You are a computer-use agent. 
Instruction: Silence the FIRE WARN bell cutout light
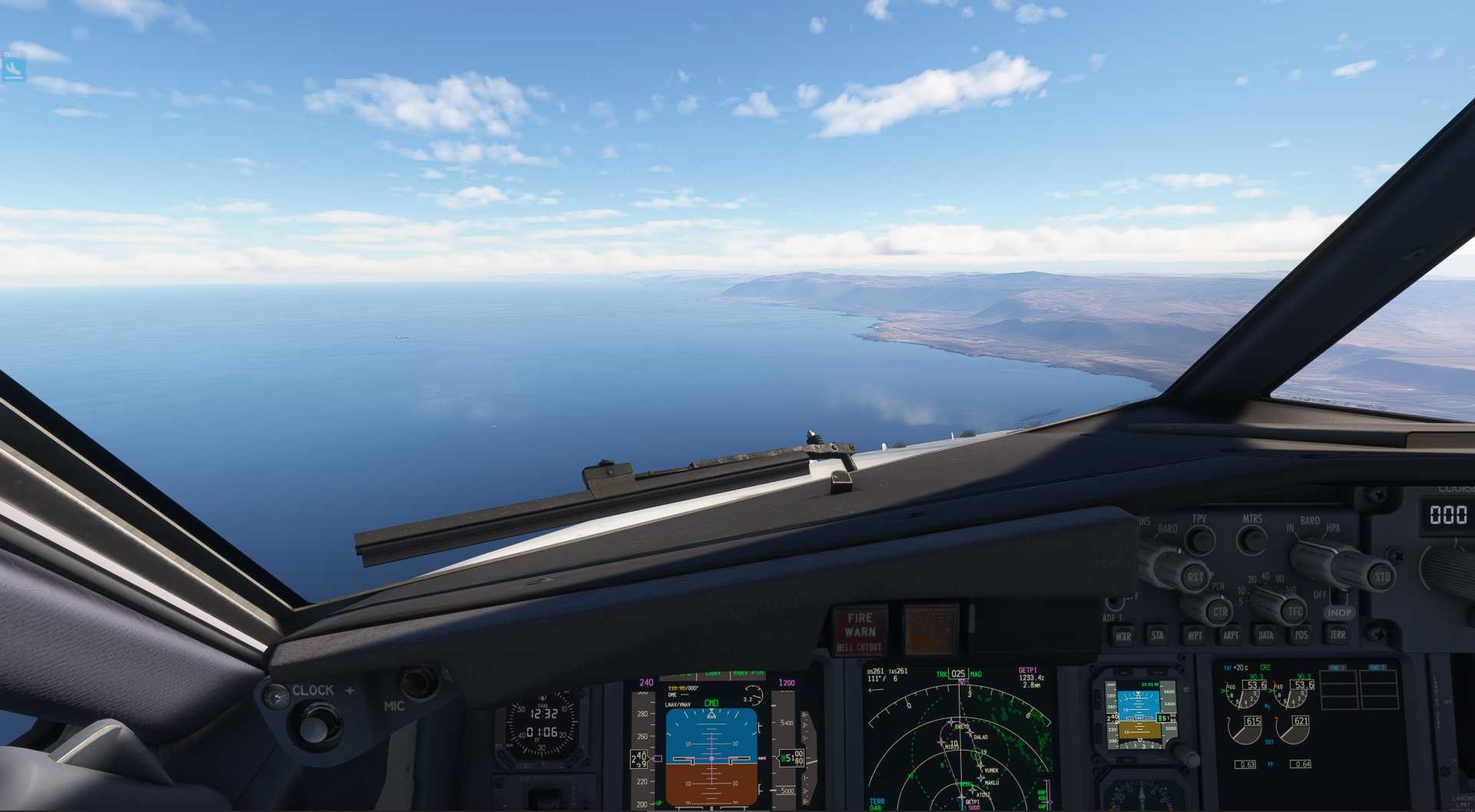[x=860, y=631]
